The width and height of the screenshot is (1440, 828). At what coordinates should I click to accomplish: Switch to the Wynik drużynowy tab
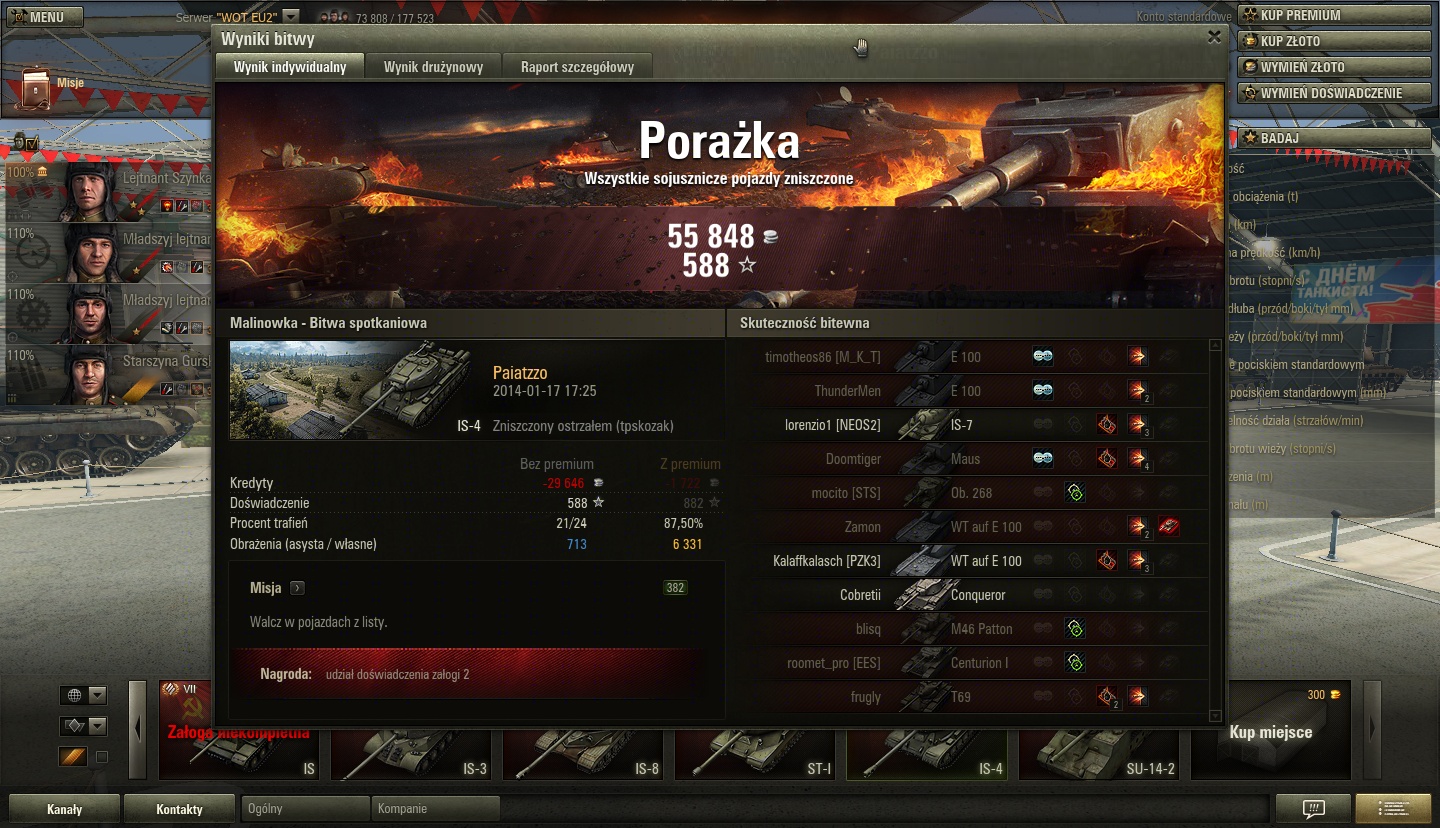point(433,67)
